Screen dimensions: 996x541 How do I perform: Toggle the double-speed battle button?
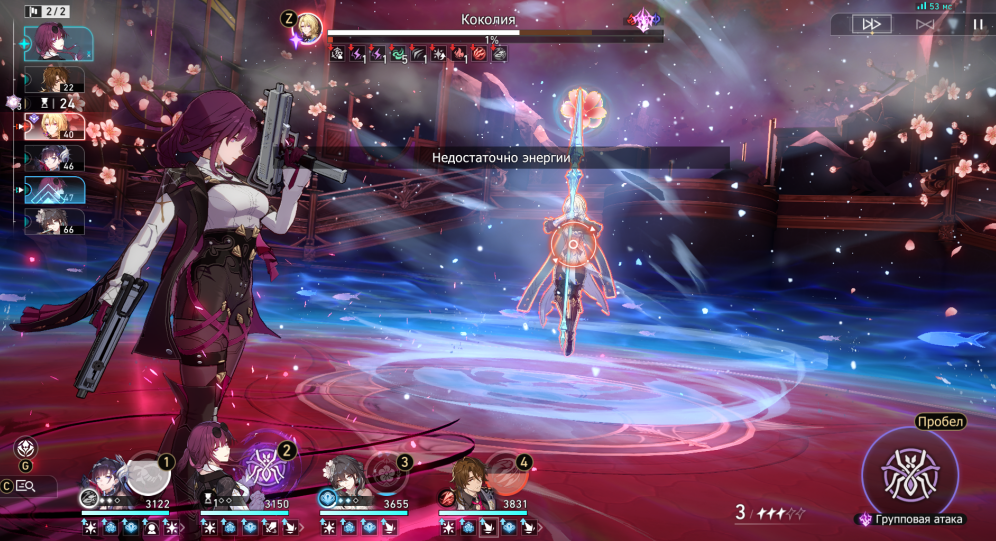[x=872, y=24]
